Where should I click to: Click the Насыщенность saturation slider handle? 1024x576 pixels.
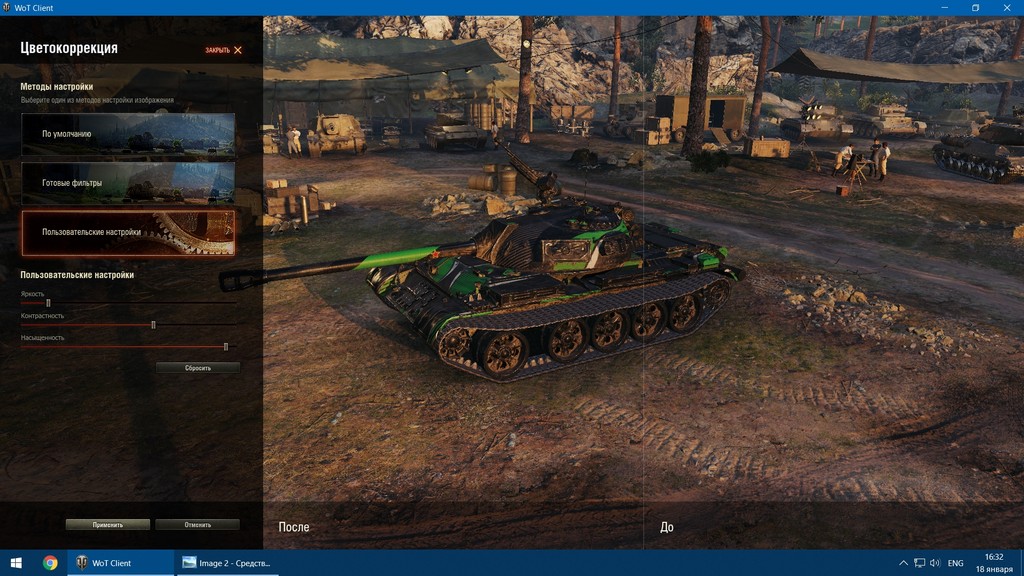coord(226,347)
